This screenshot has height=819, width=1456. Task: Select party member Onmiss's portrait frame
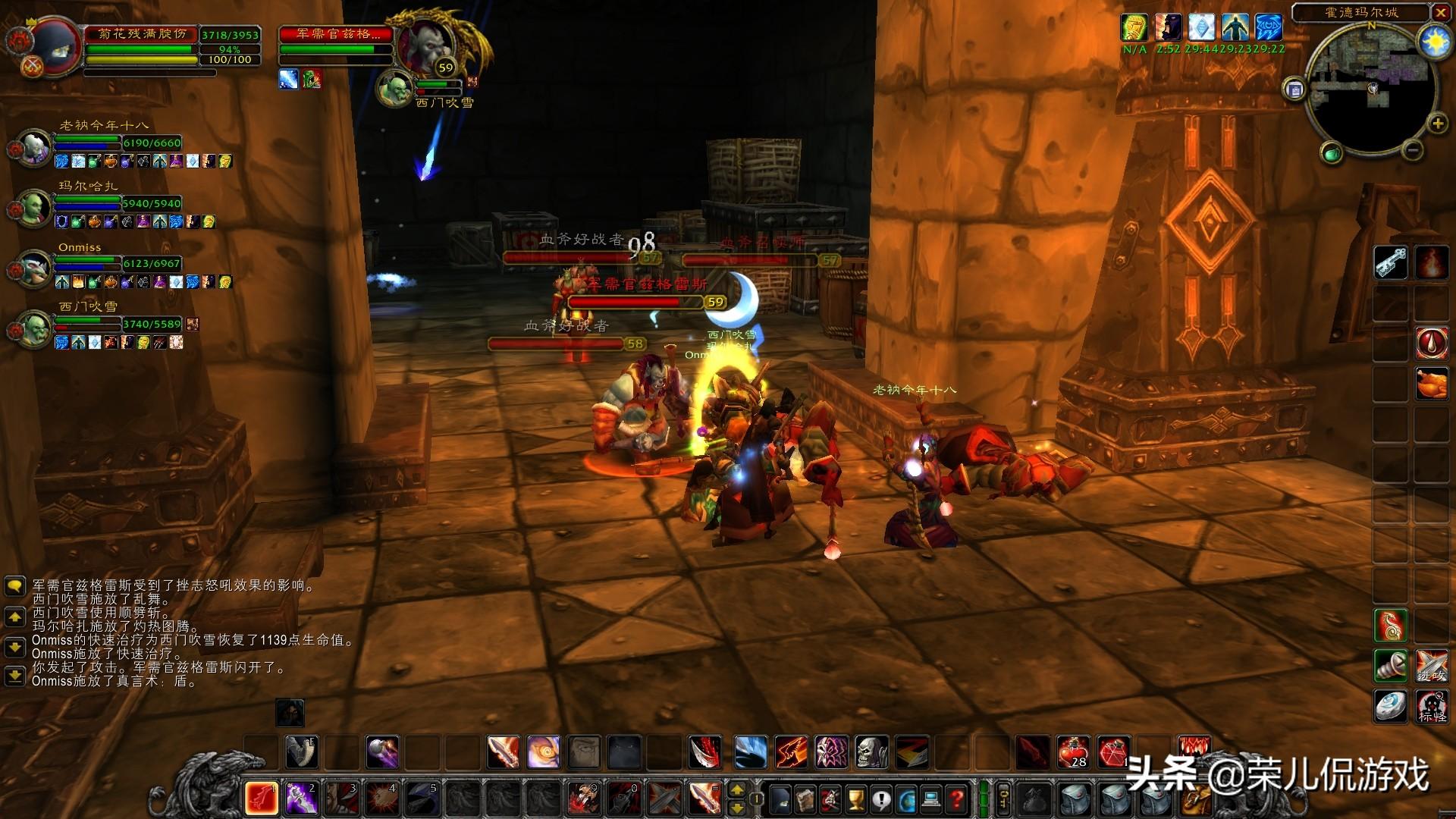click(35, 268)
